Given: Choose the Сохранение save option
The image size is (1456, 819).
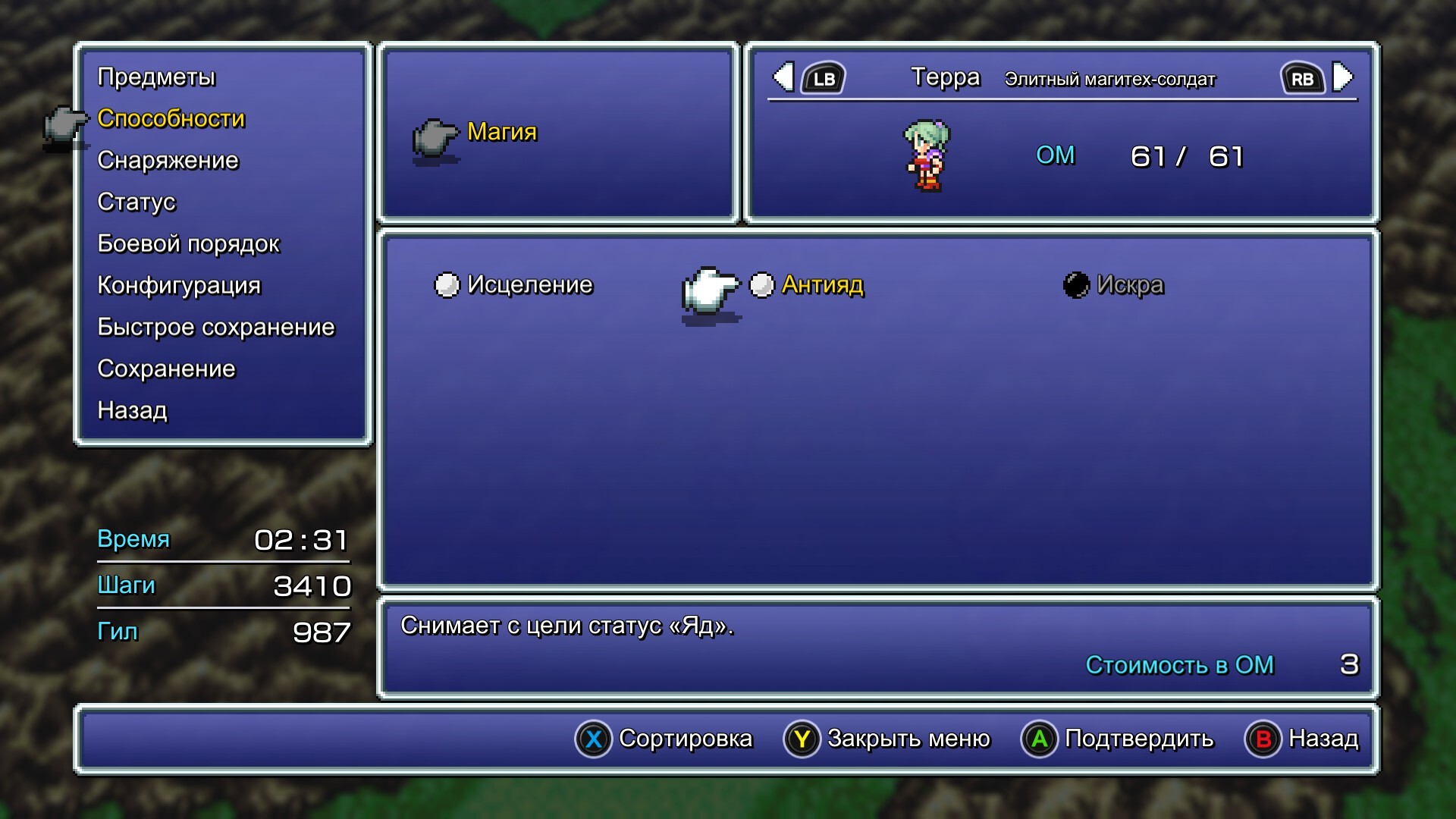Looking at the screenshot, I should pyautogui.click(x=166, y=369).
